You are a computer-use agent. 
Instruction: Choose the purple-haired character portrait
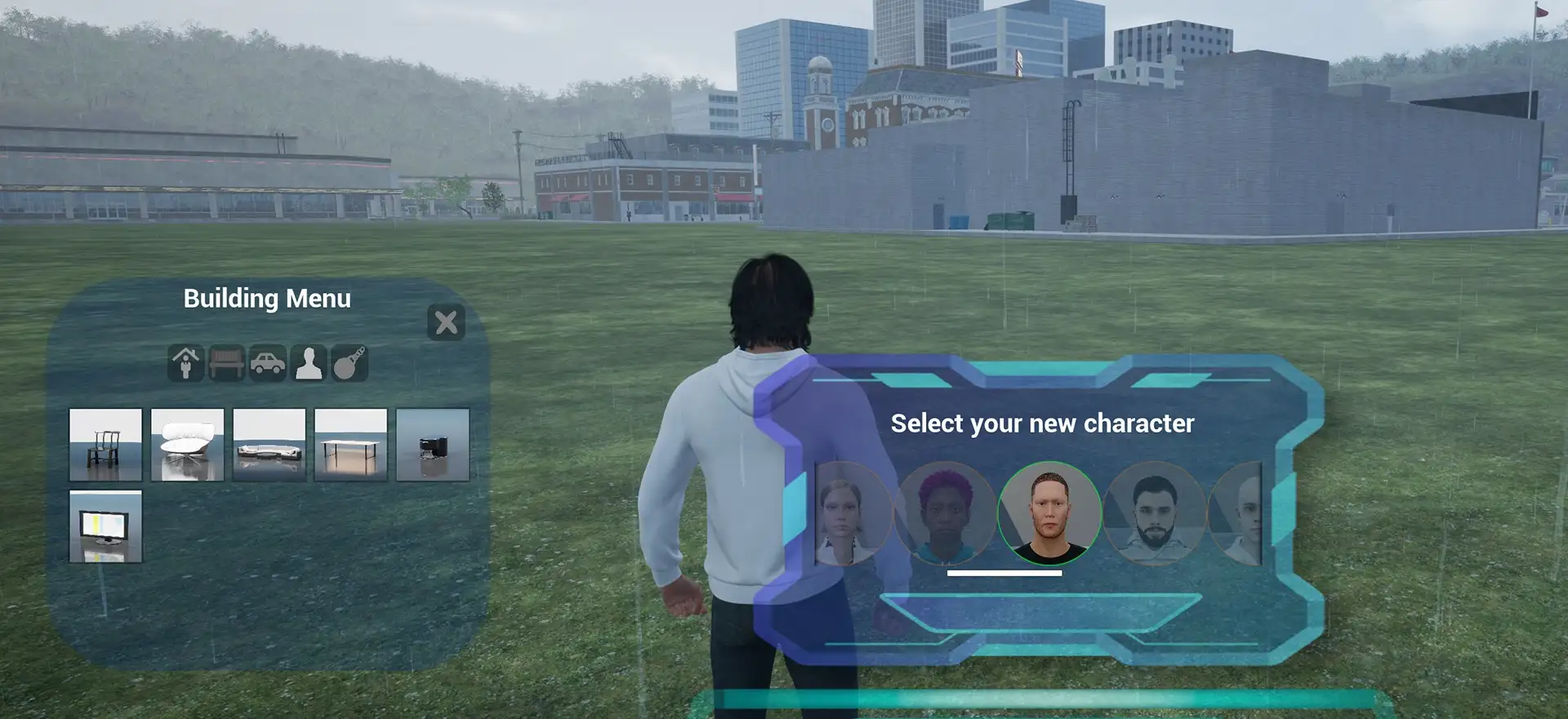pos(945,513)
